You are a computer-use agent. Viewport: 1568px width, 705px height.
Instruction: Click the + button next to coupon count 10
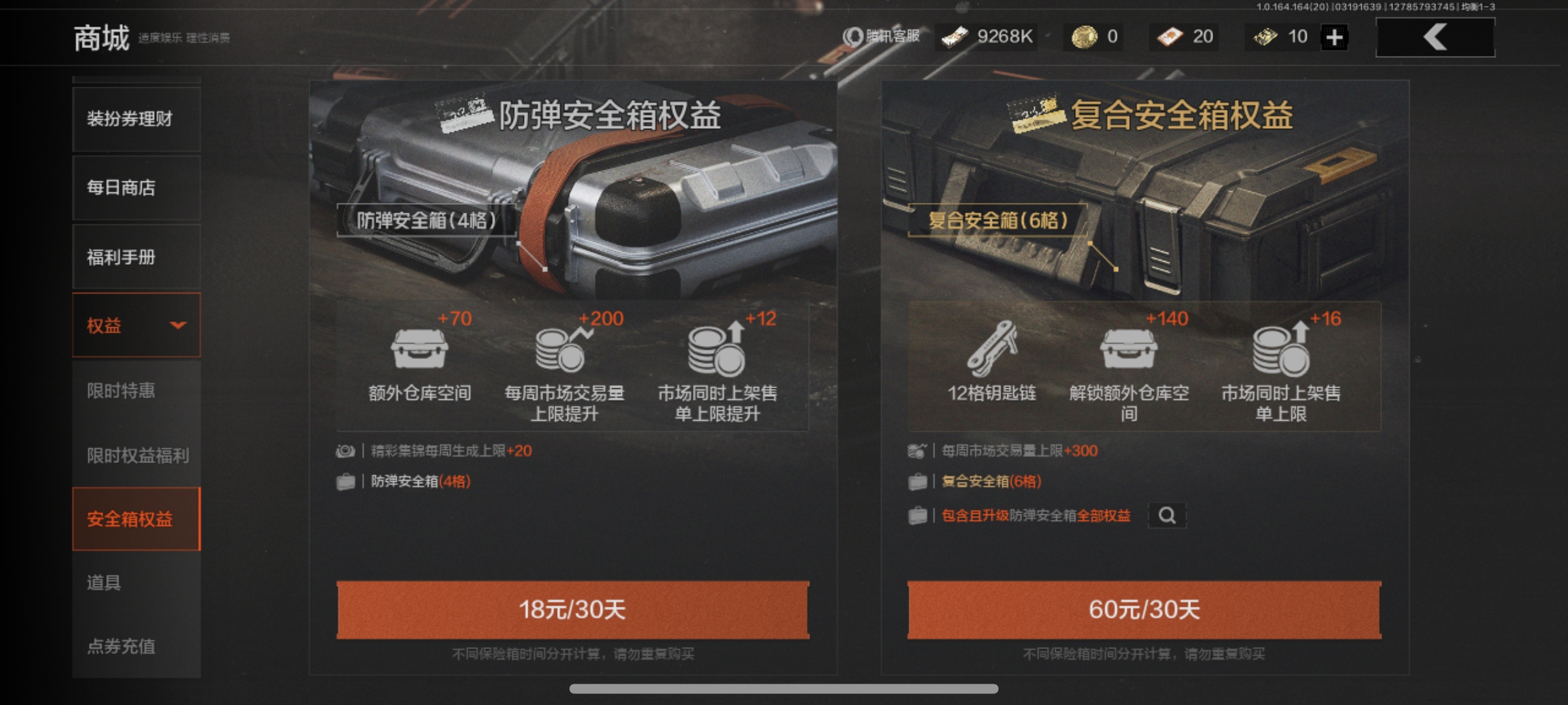(x=1336, y=37)
